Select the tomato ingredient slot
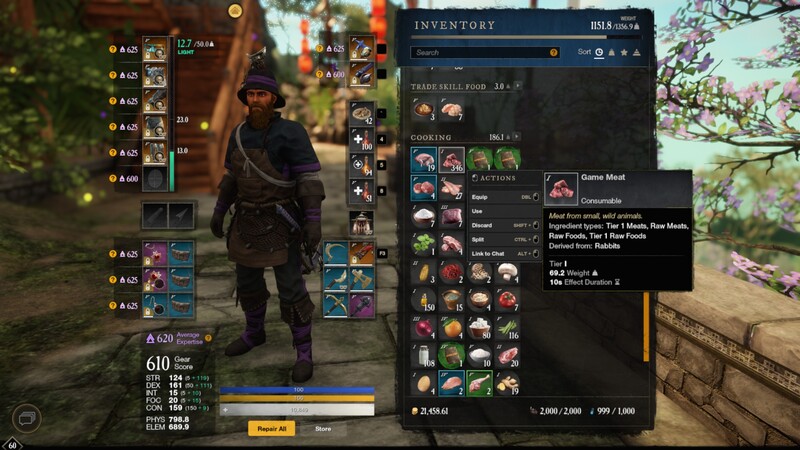The height and width of the screenshot is (450, 800). click(507, 299)
